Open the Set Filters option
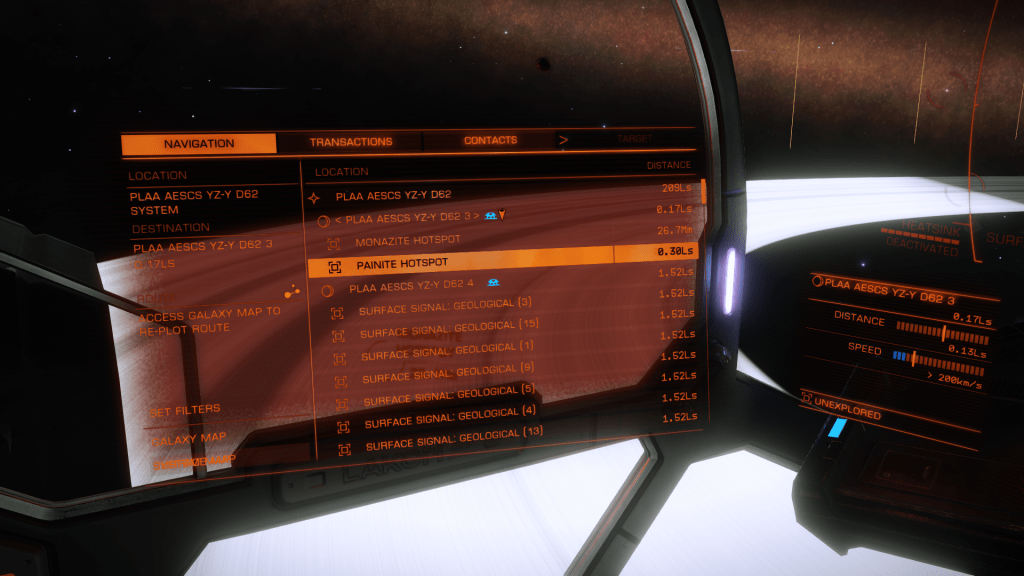Image resolution: width=1024 pixels, height=576 pixels. coord(185,411)
